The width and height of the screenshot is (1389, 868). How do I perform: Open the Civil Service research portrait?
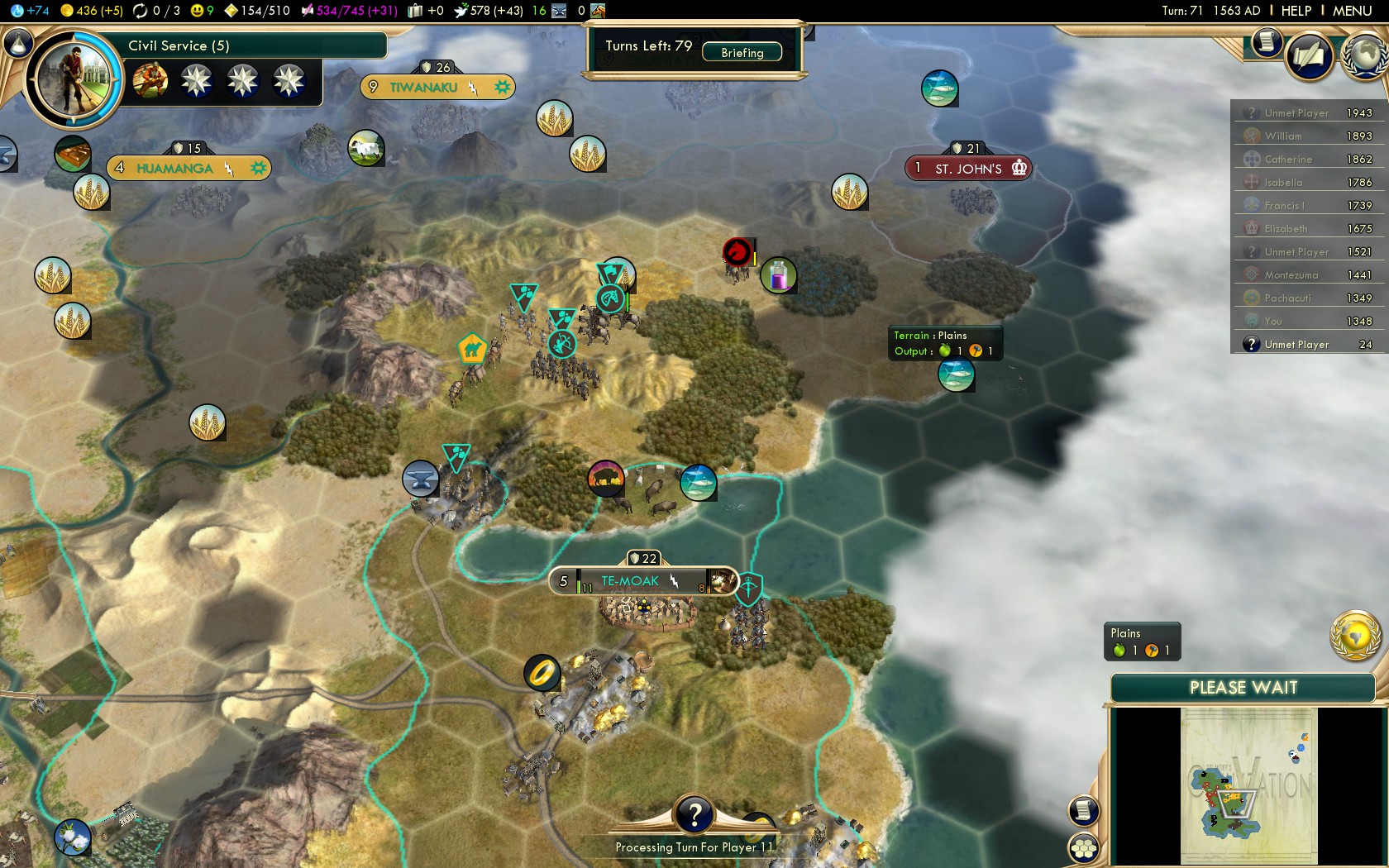73,79
